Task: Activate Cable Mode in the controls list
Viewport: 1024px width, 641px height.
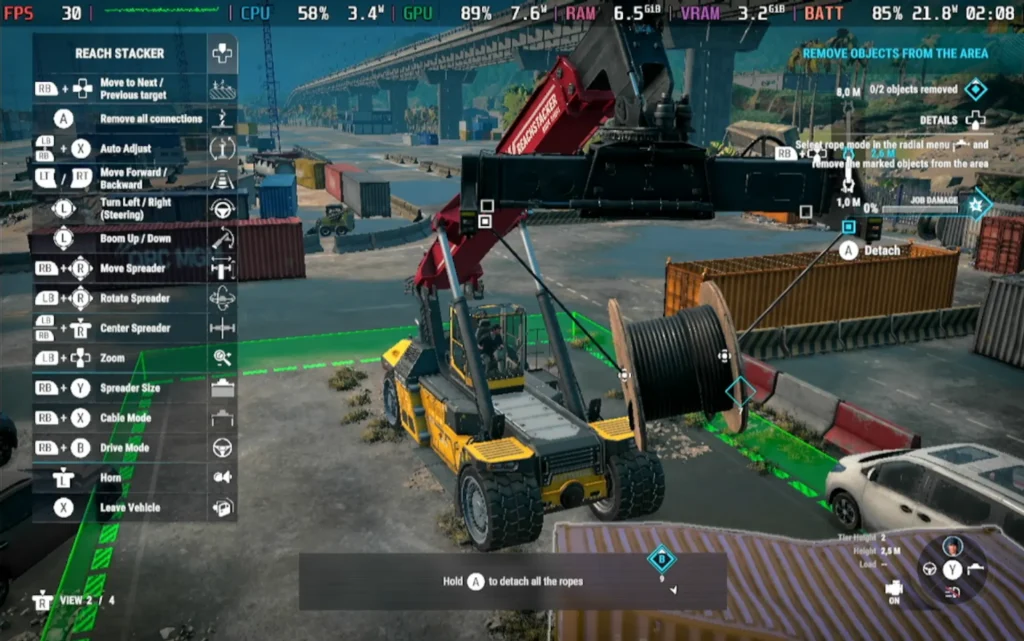Action: (x=125, y=418)
